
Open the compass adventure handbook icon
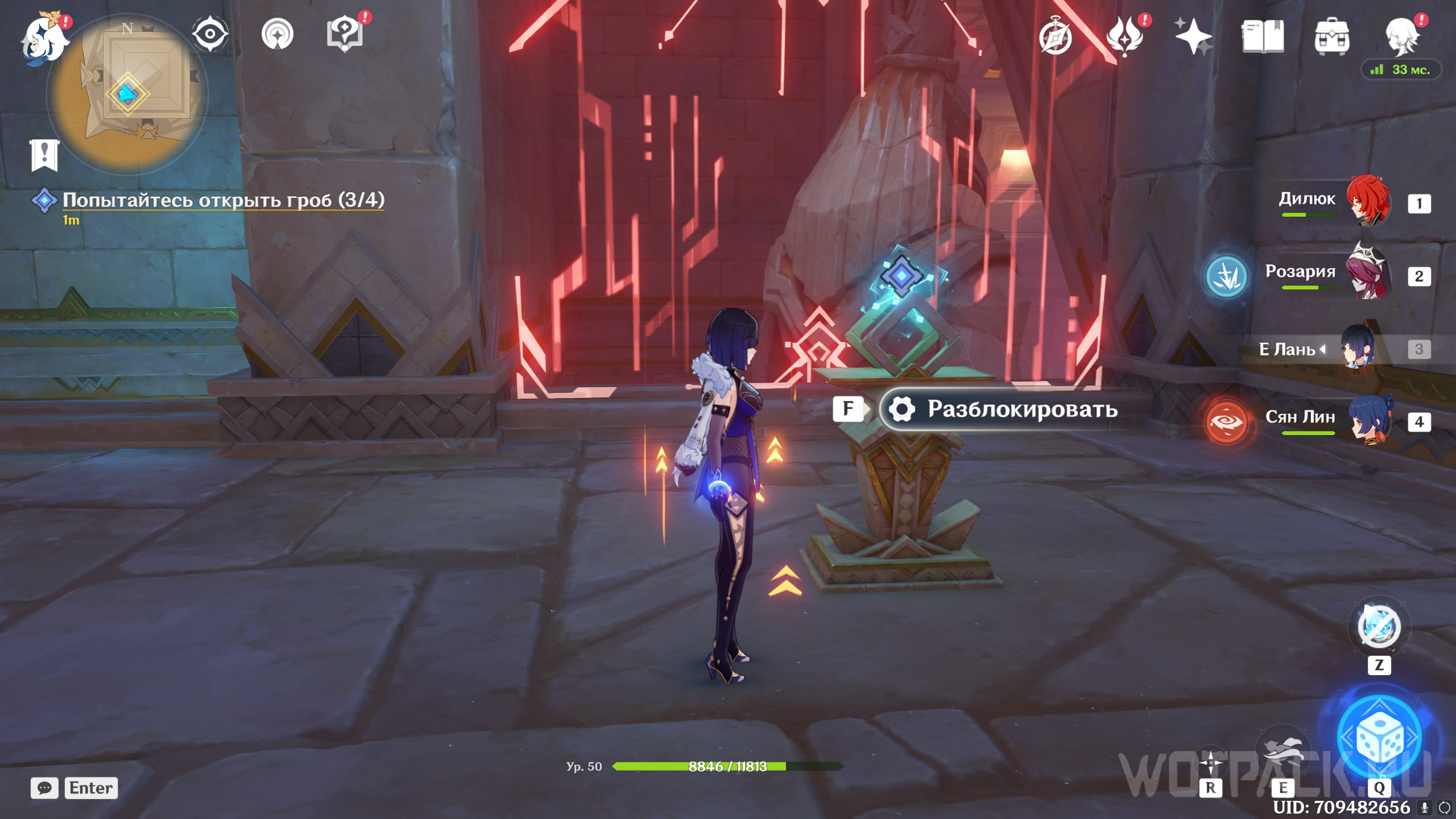[1055, 36]
